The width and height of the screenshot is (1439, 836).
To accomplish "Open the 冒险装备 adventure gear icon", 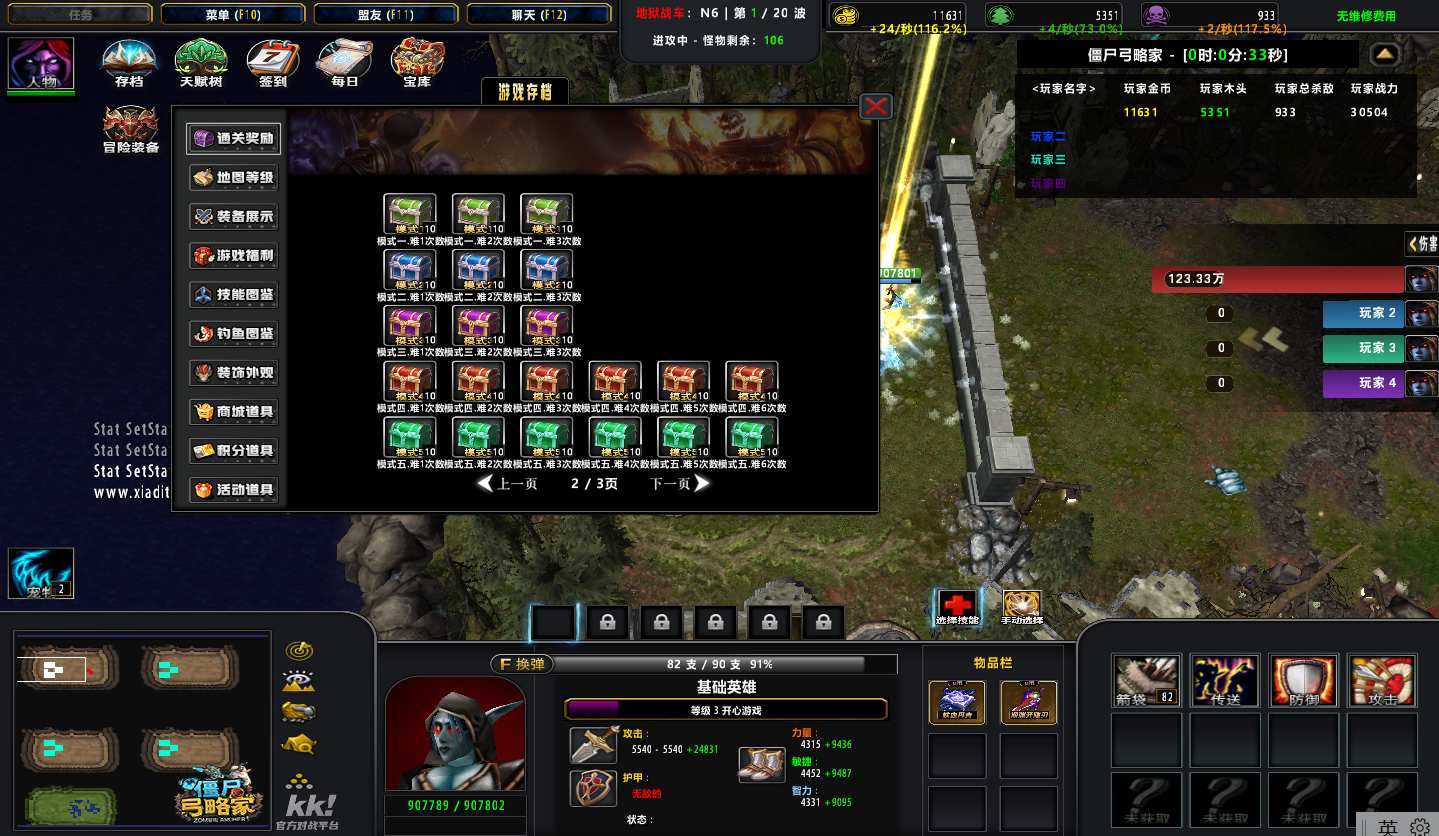I will click(x=131, y=128).
